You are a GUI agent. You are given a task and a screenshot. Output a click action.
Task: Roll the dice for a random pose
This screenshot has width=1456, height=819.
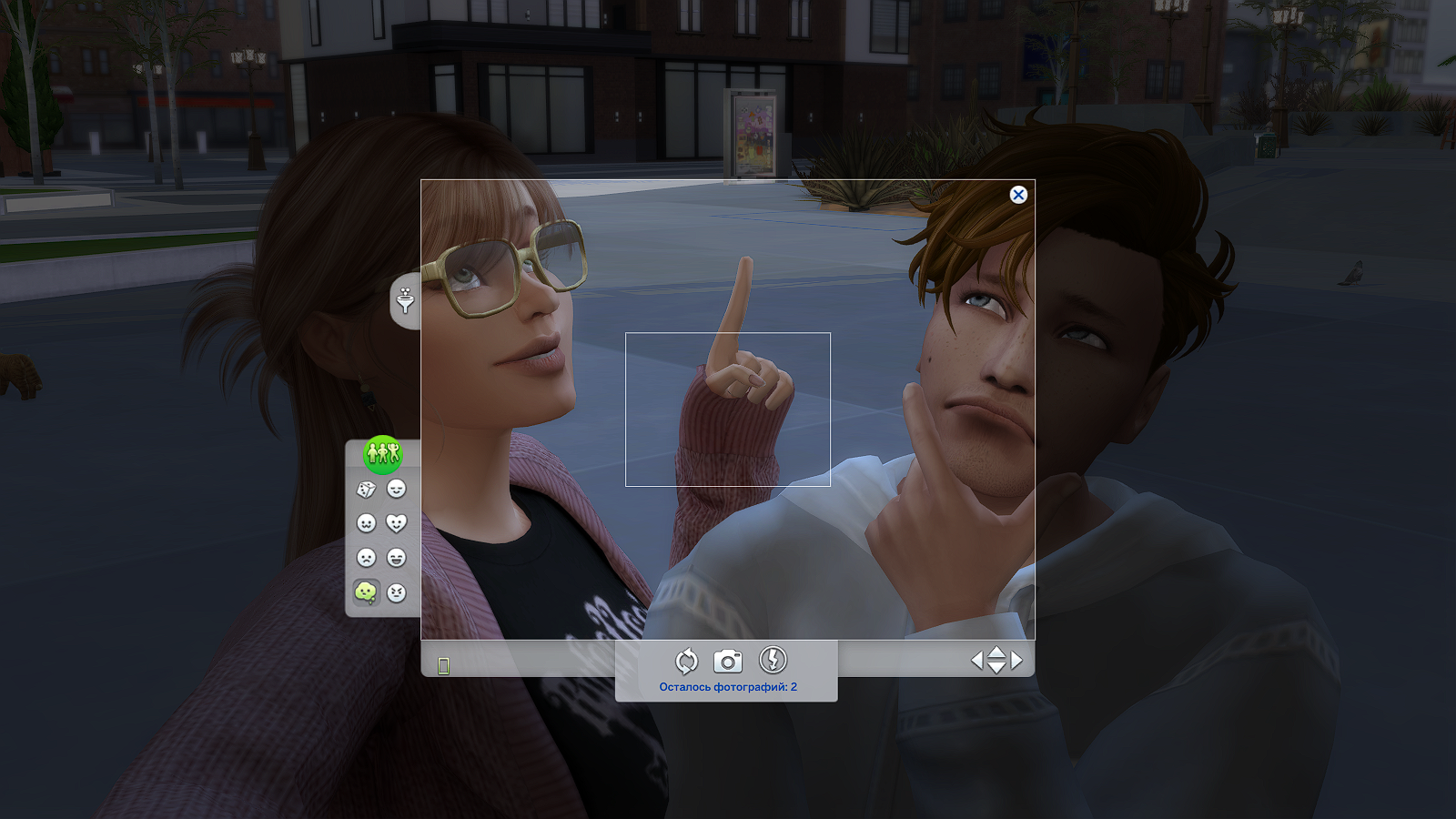point(365,489)
